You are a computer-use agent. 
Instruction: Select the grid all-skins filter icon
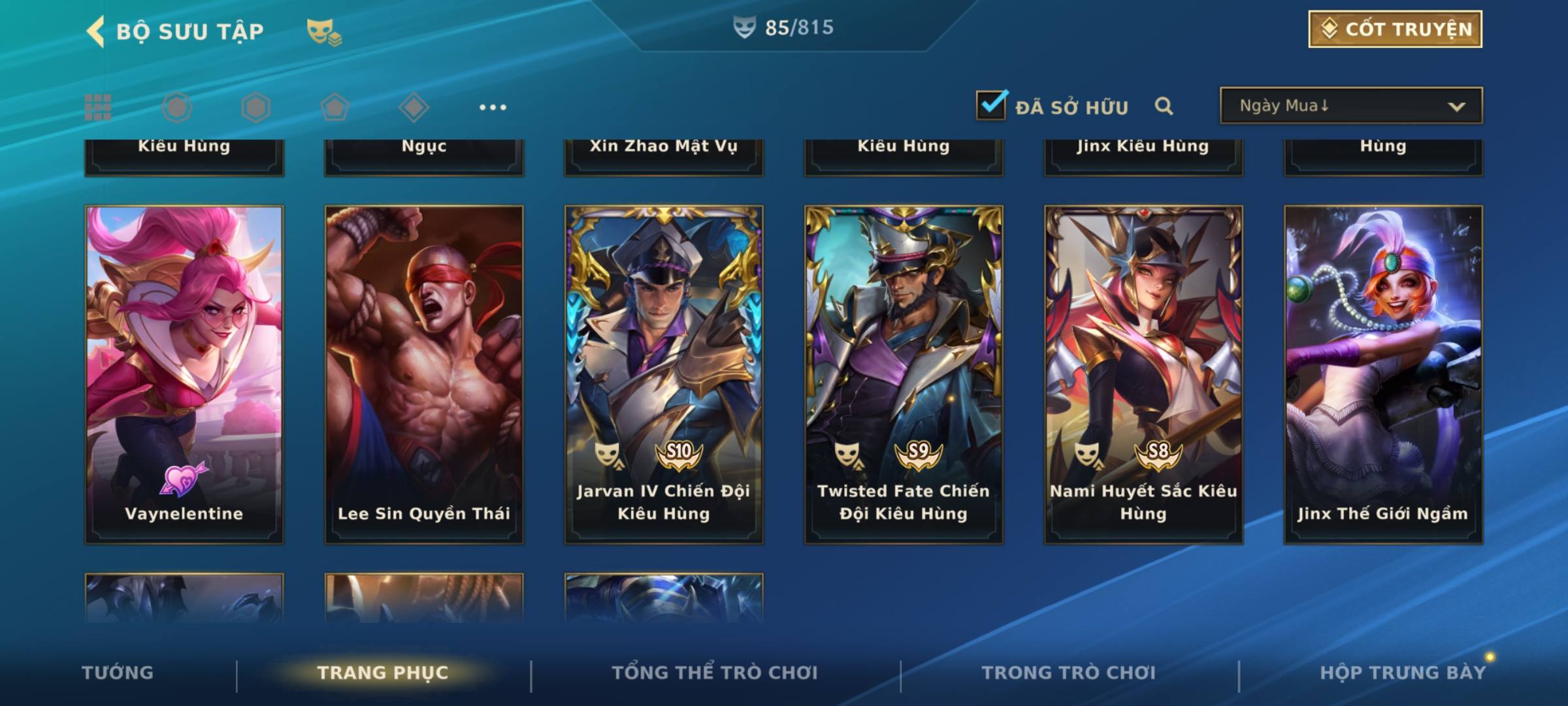[x=98, y=107]
